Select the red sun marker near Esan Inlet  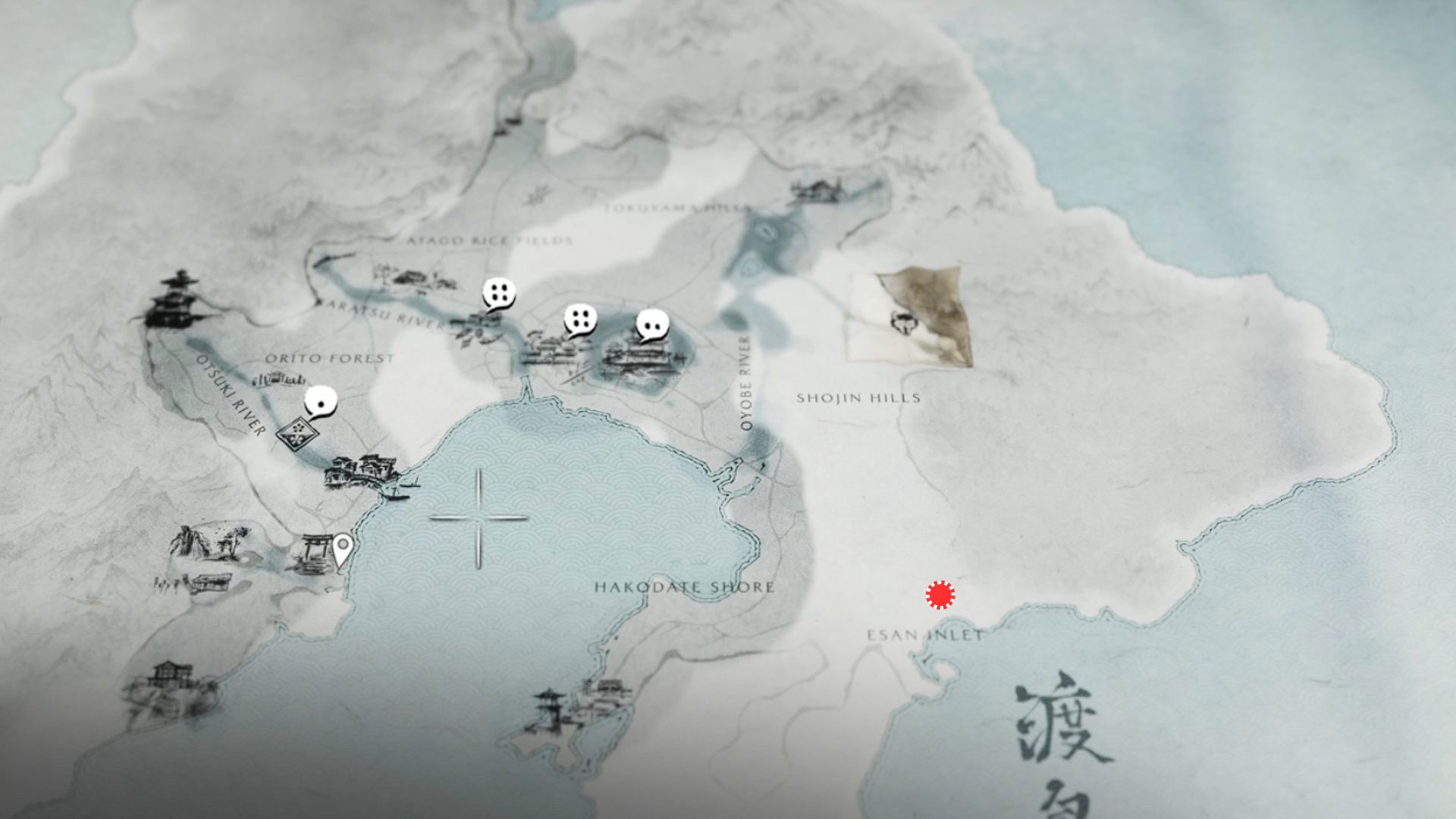tap(940, 595)
